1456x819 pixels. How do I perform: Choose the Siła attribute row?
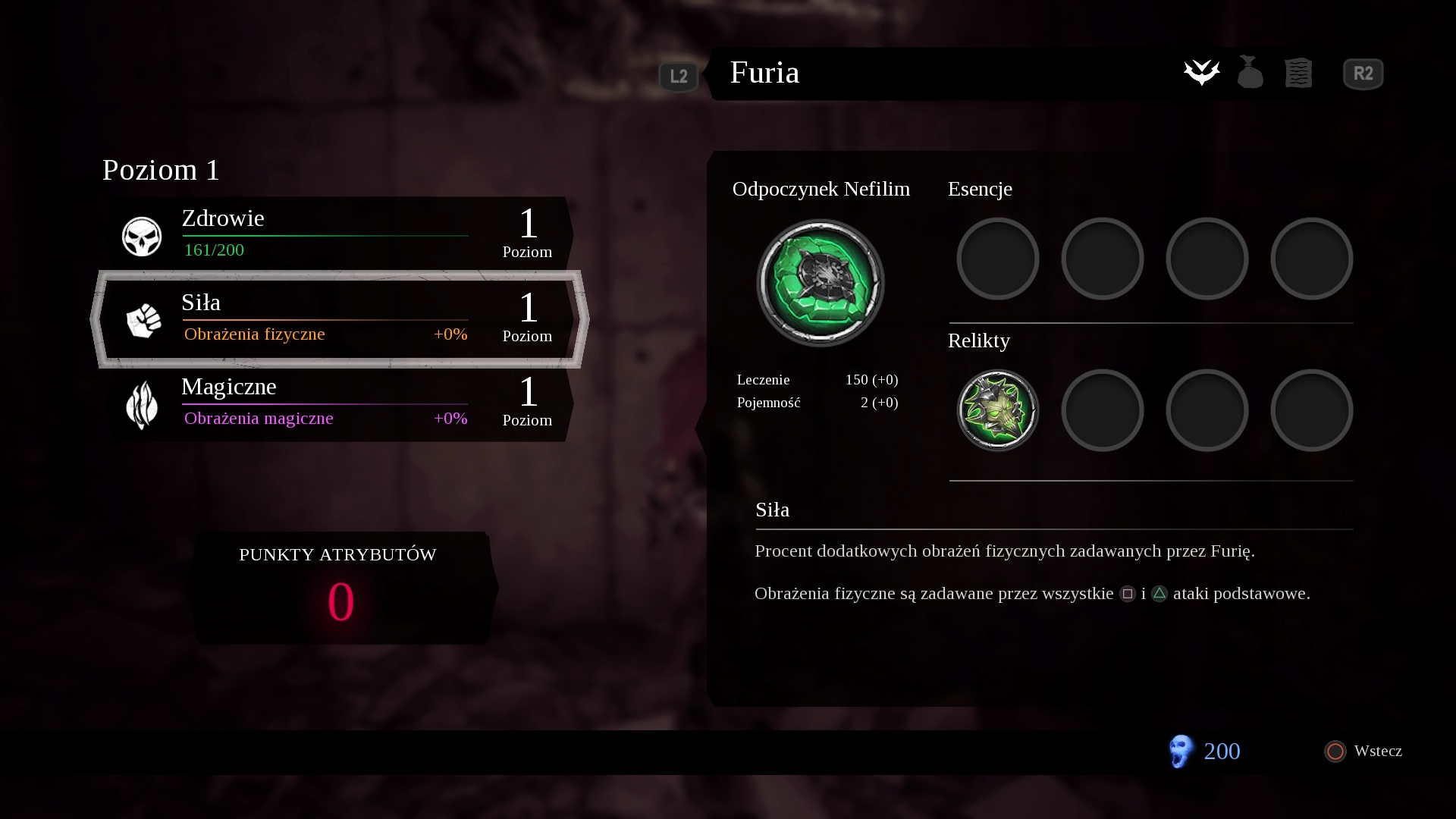(339, 319)
